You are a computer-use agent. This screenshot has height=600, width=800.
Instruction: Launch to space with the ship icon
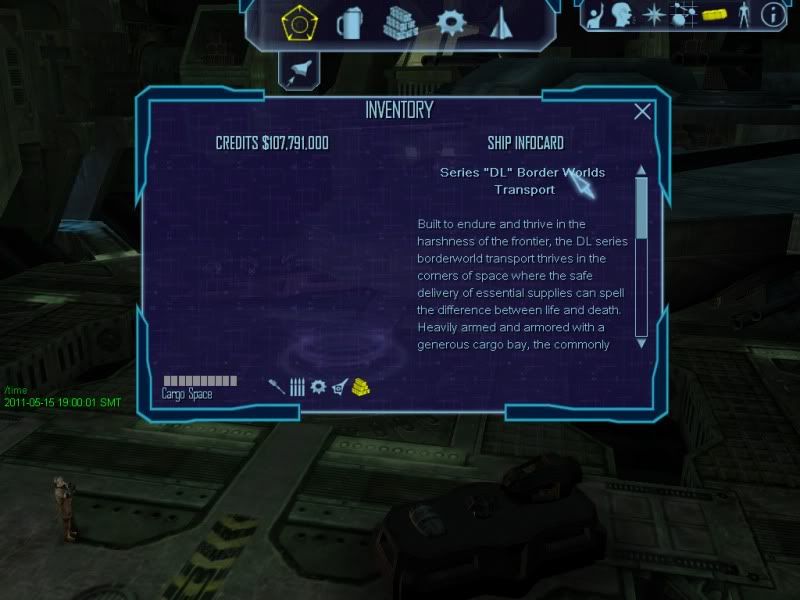(299, 69)
